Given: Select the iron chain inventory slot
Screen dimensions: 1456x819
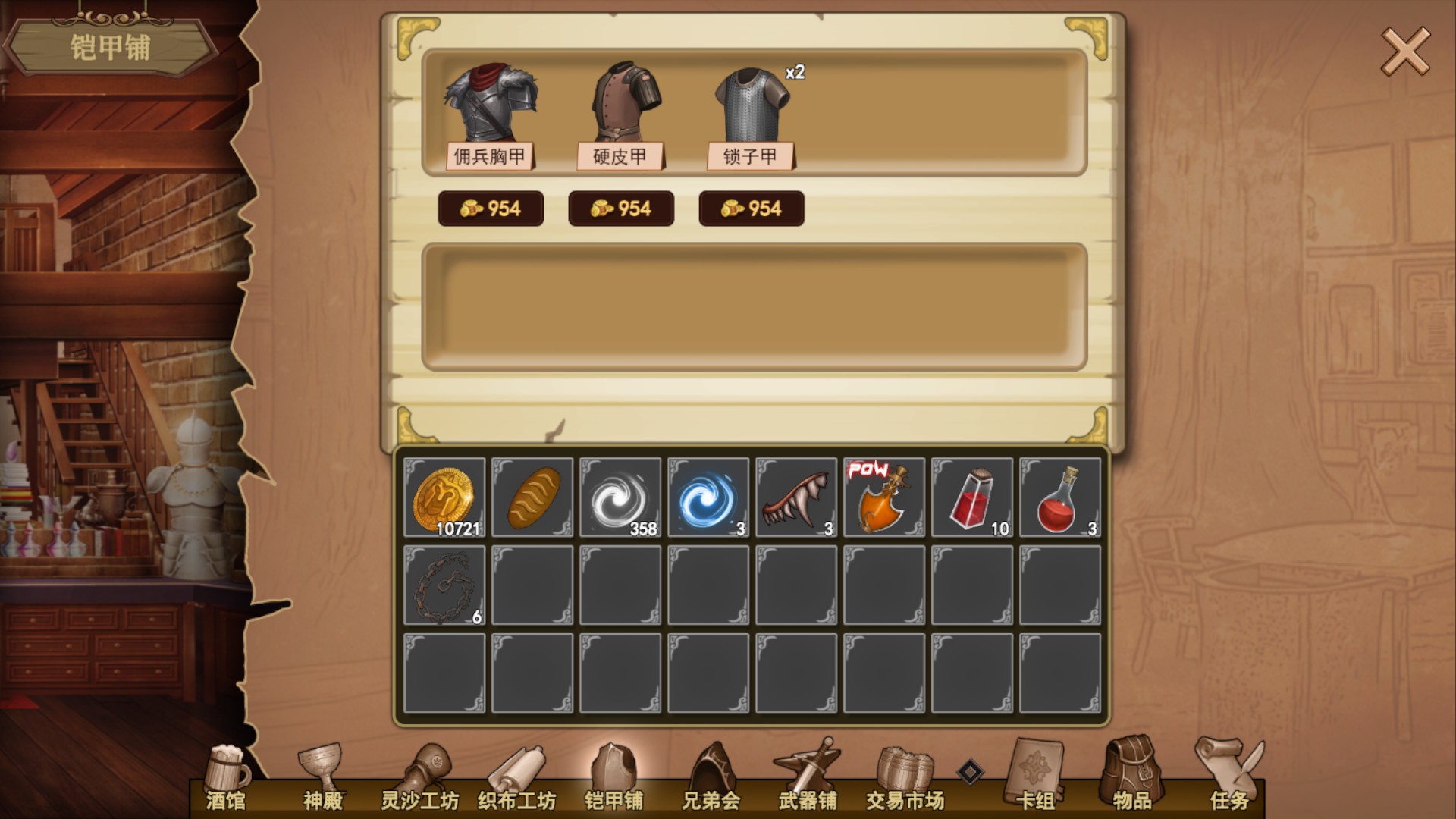Looking at the screenshot, I should coord(444,585).
